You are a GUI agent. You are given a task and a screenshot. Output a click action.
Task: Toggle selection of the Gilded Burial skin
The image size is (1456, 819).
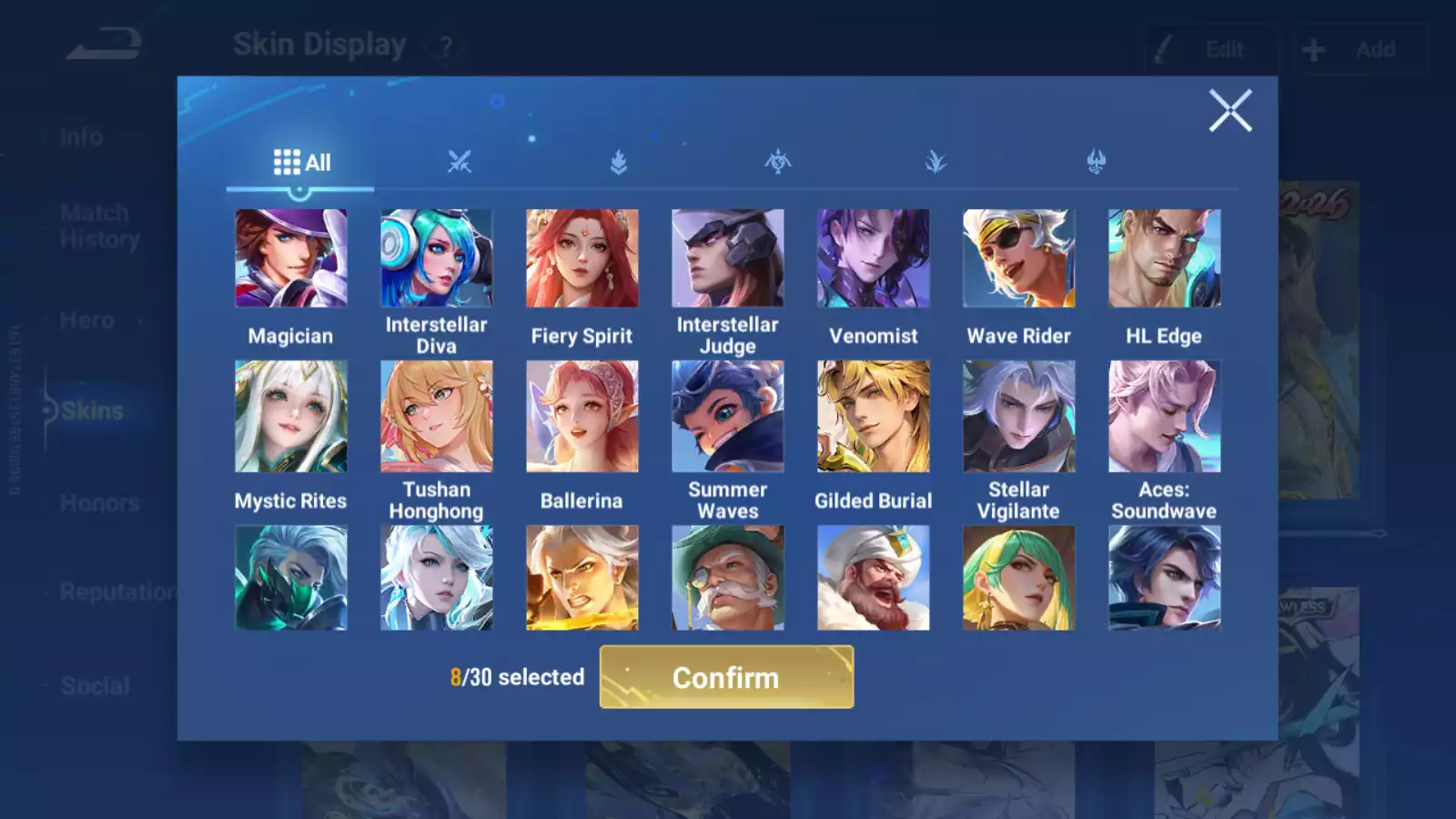(x=874, y=416)
